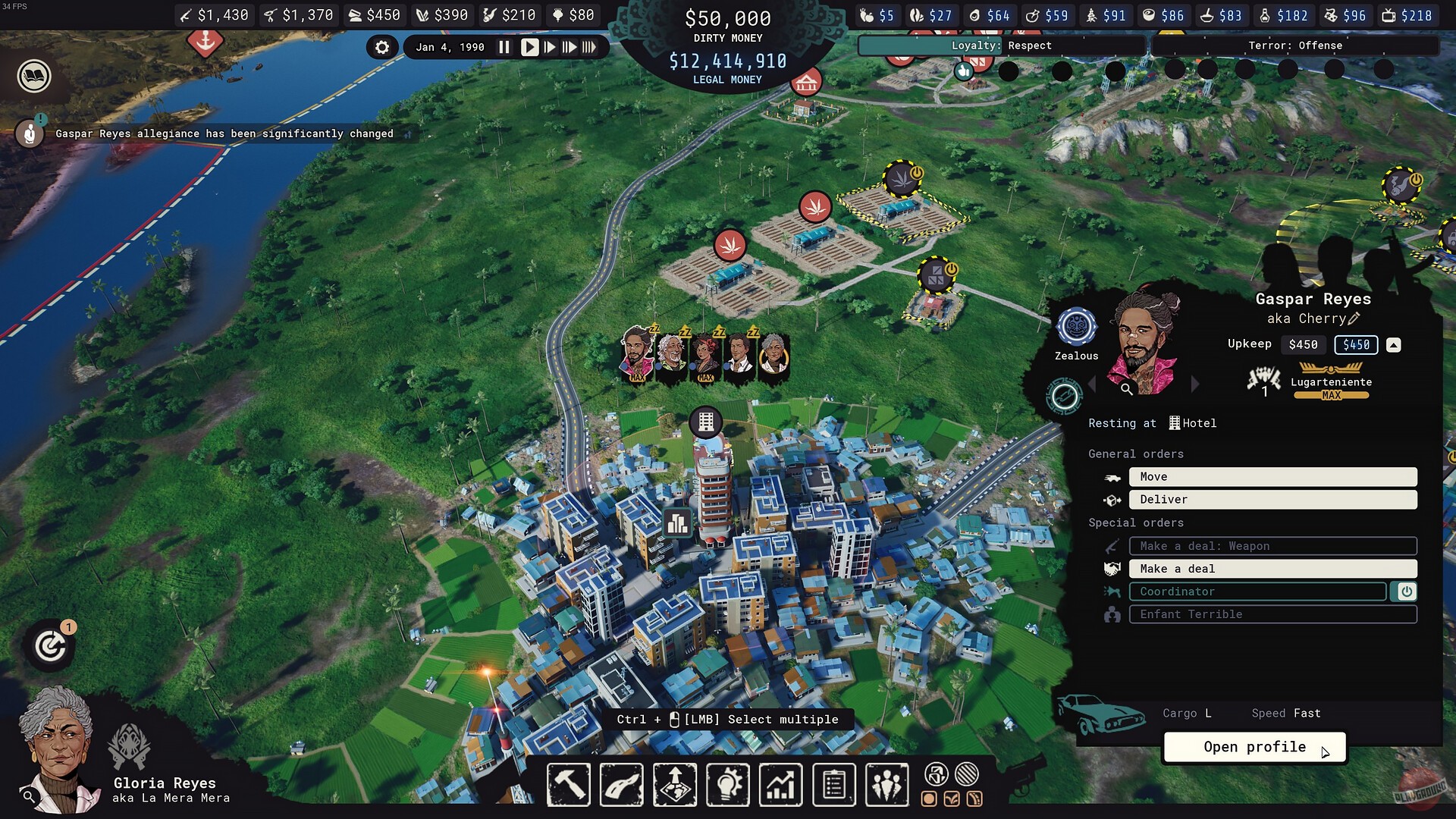Toggle the Coordinator special order power switch

coord(1407,591)
